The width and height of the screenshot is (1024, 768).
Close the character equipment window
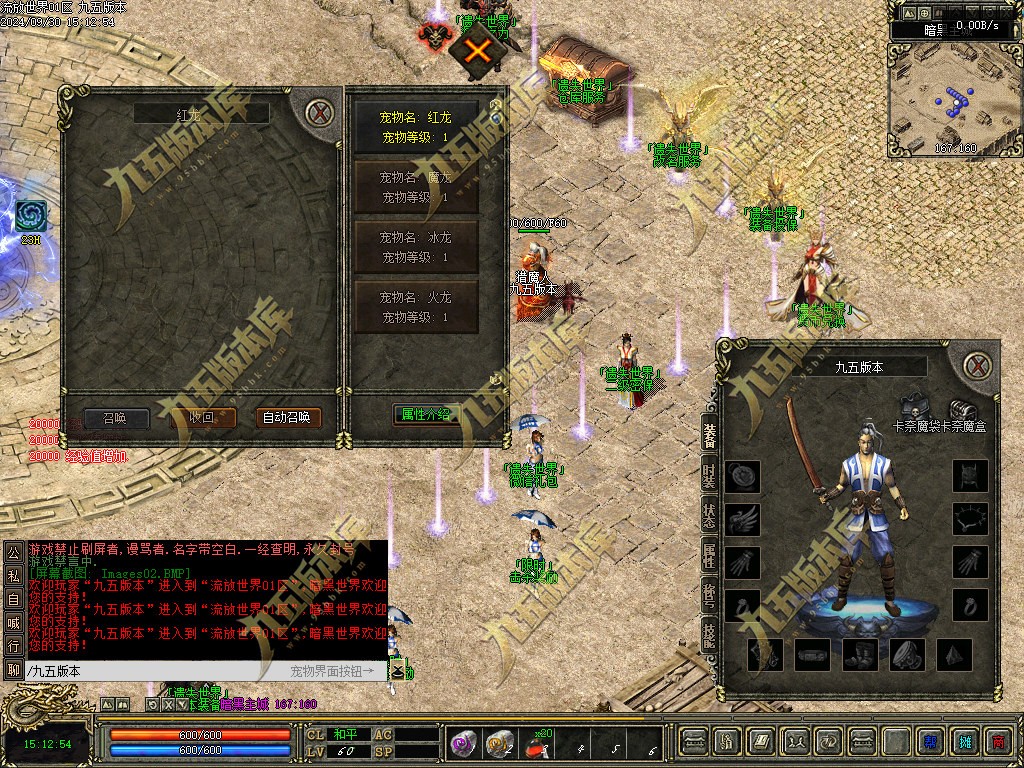[980, 365]
